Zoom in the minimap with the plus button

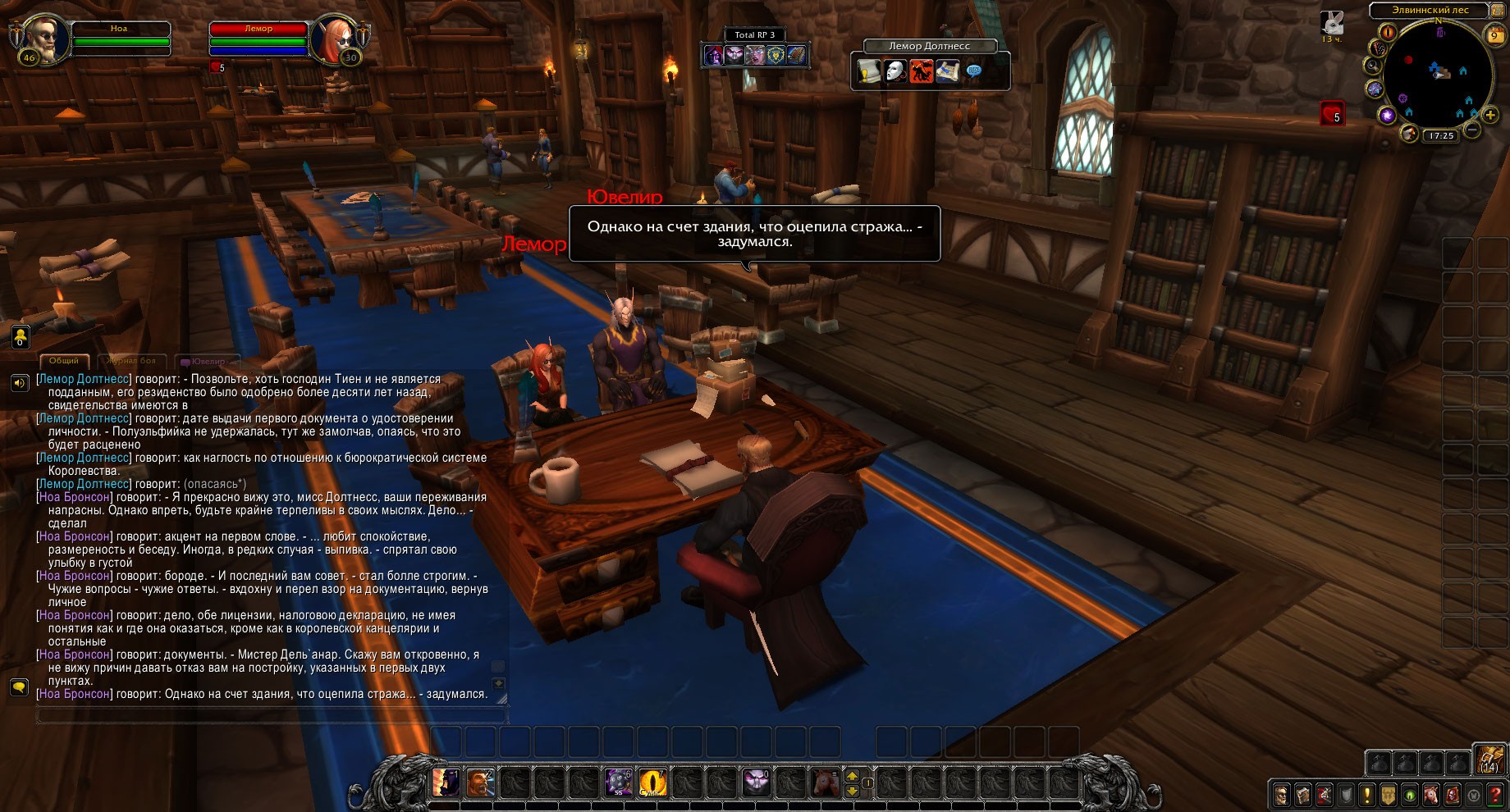point(1490,116)
